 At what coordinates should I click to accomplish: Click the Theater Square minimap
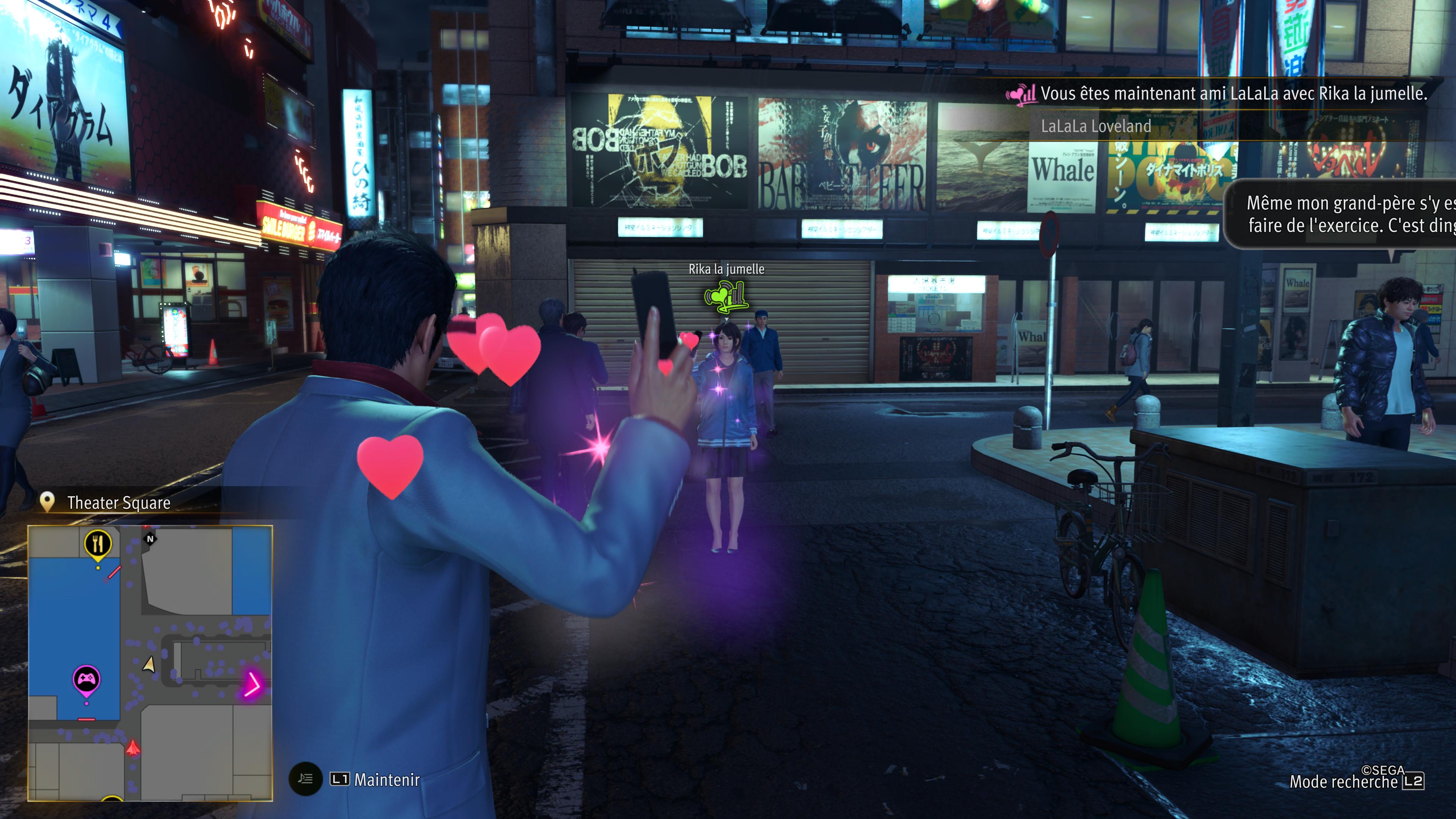tap(151, 662)
